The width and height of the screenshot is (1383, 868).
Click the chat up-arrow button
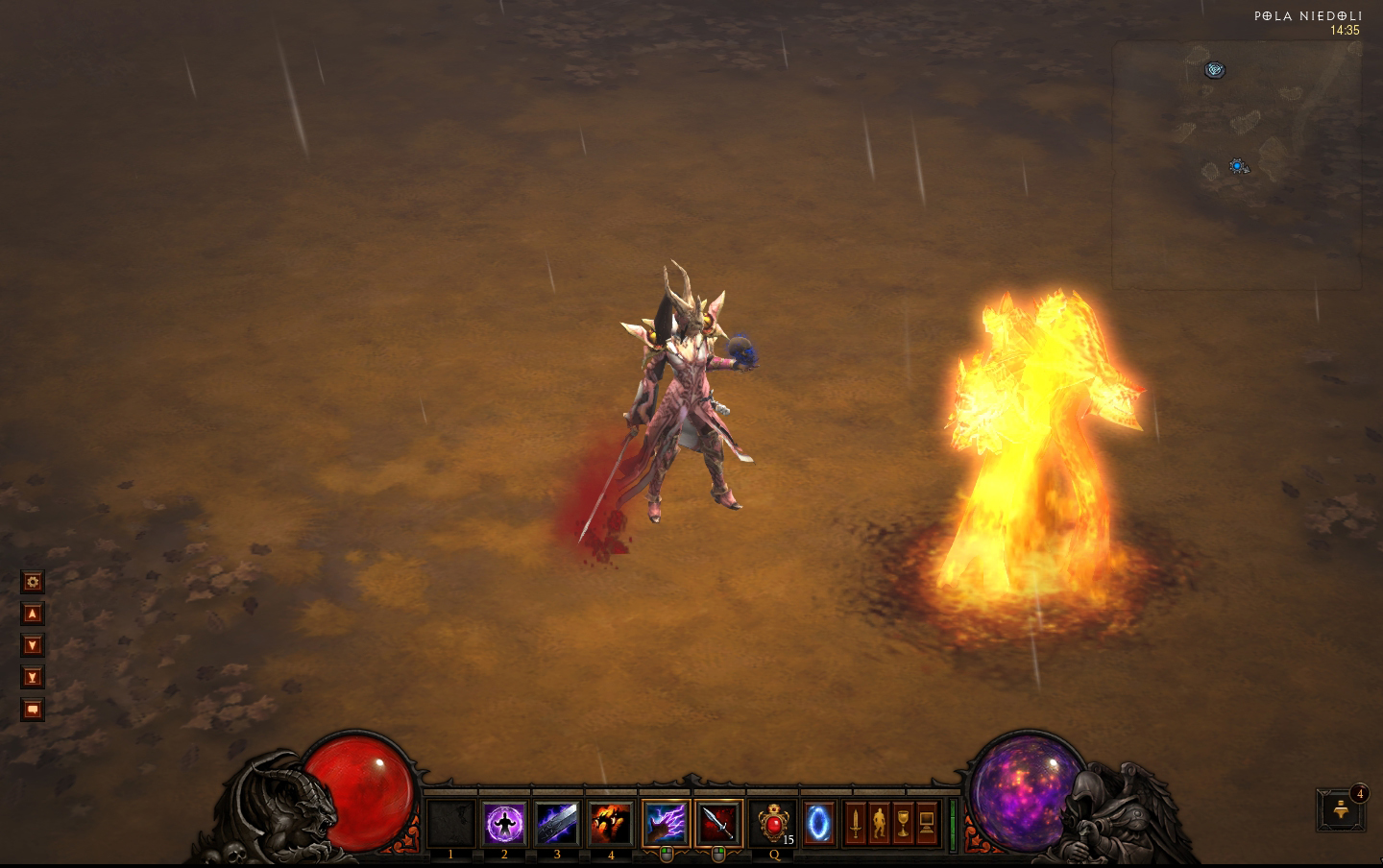click(x=33, y=614)
